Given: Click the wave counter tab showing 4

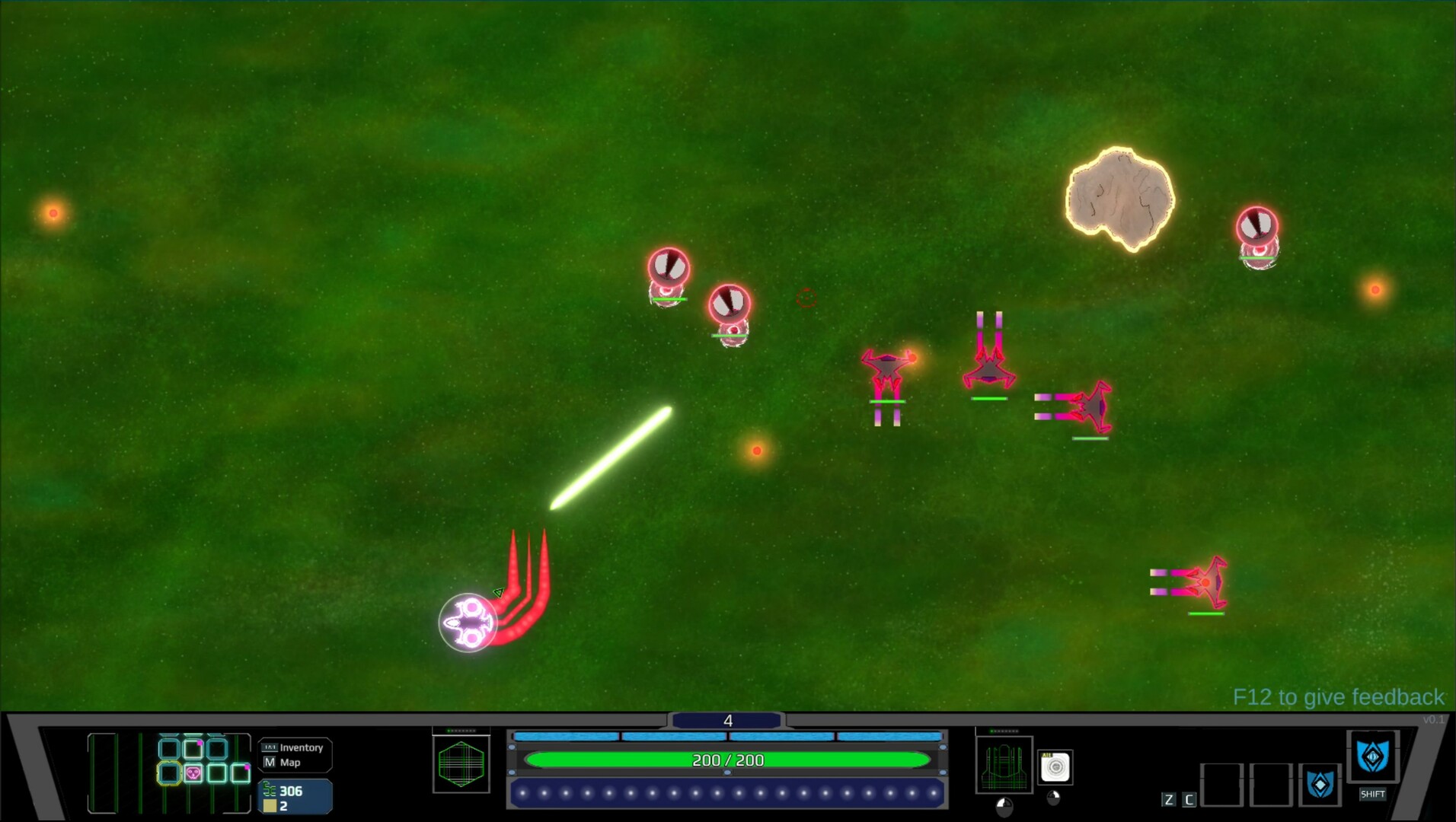Looking at the screenshot, I should (x=729, y=720).
